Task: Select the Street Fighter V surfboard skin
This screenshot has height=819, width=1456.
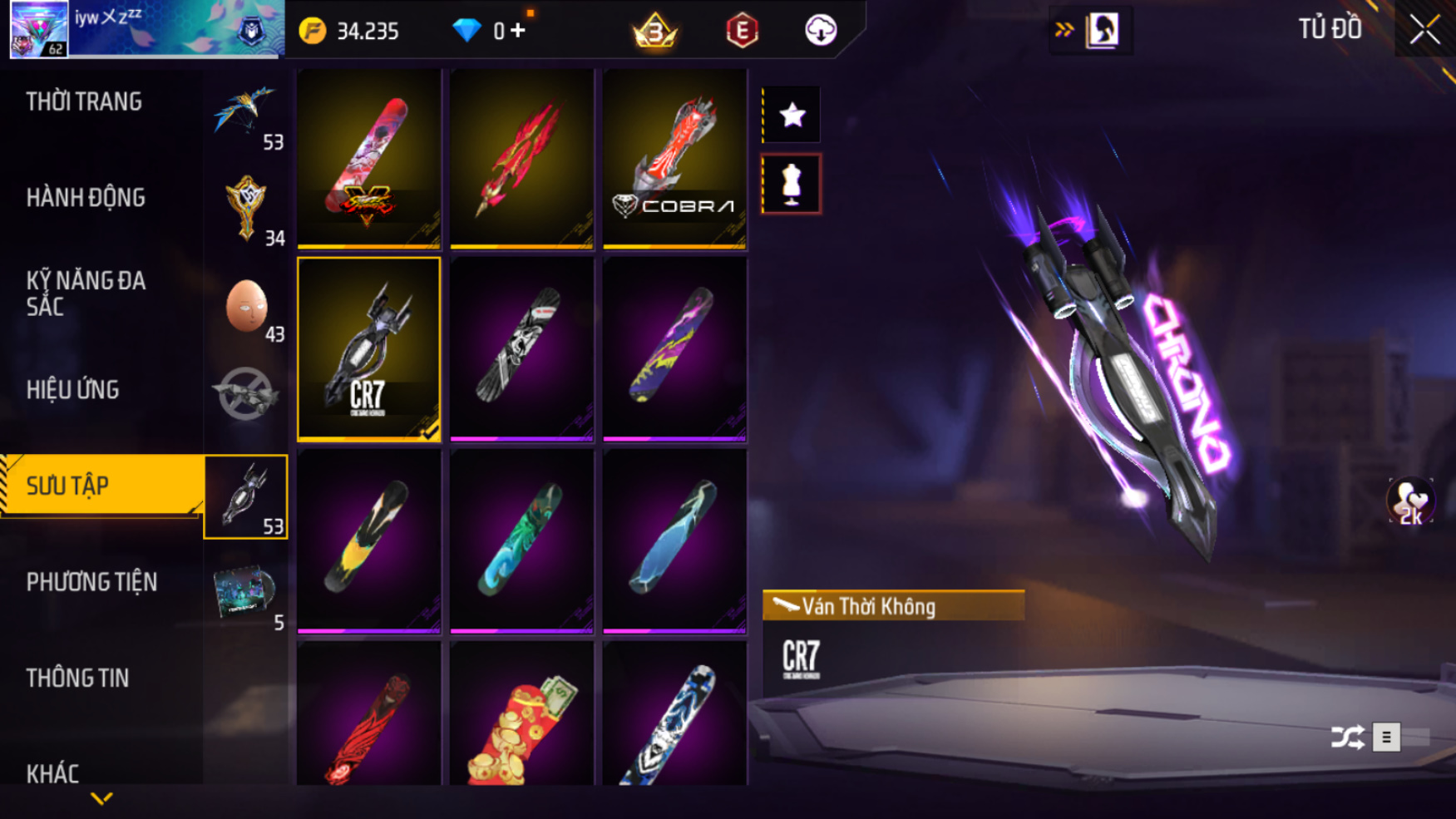Action: tap(369, 159)
